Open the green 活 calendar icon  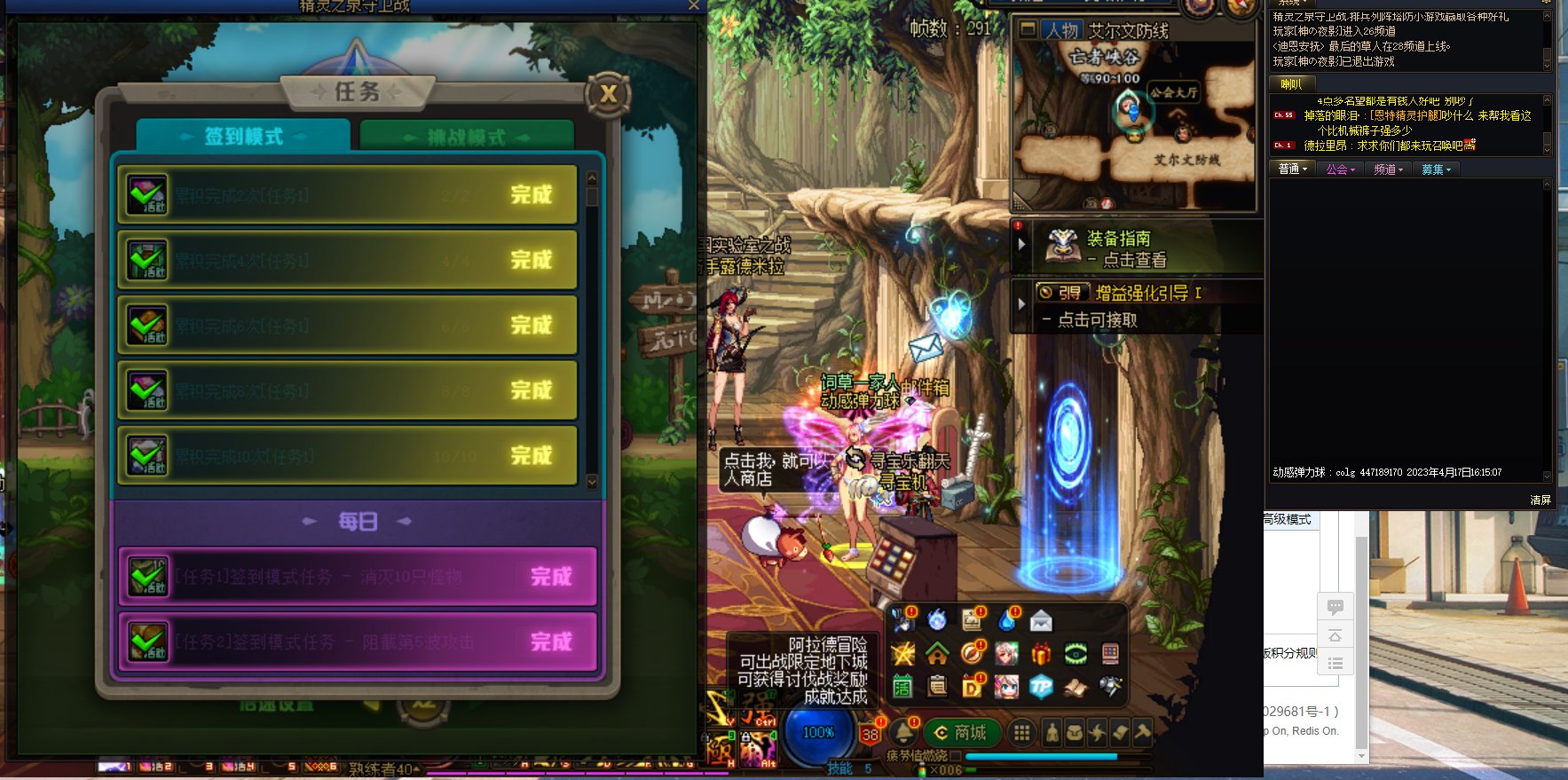(x=902, y=686)
